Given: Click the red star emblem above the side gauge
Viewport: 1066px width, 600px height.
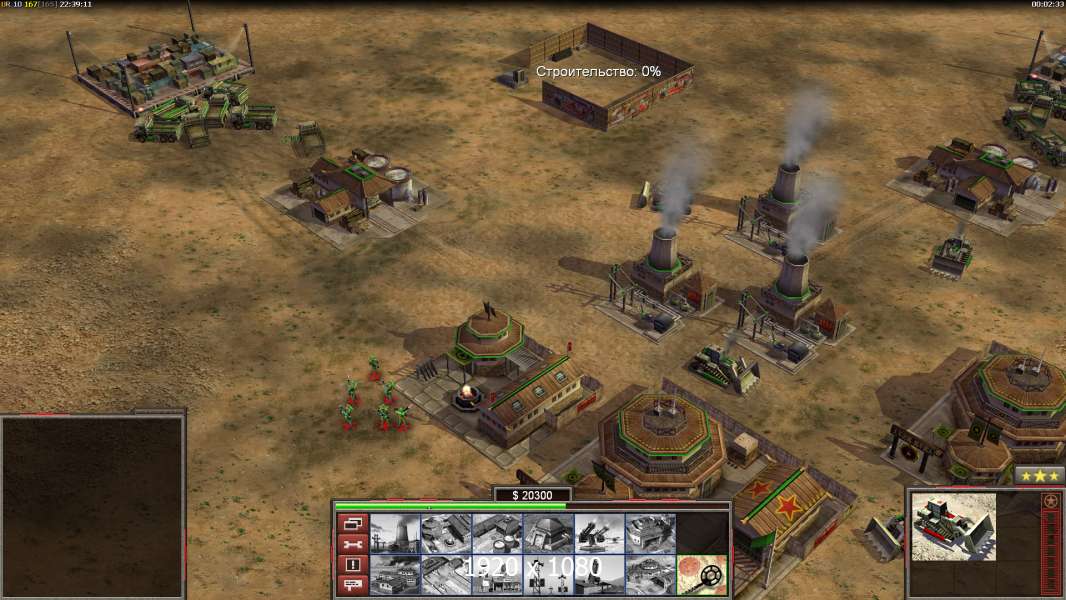Looking at the screenshot, I should (1051, 500).
